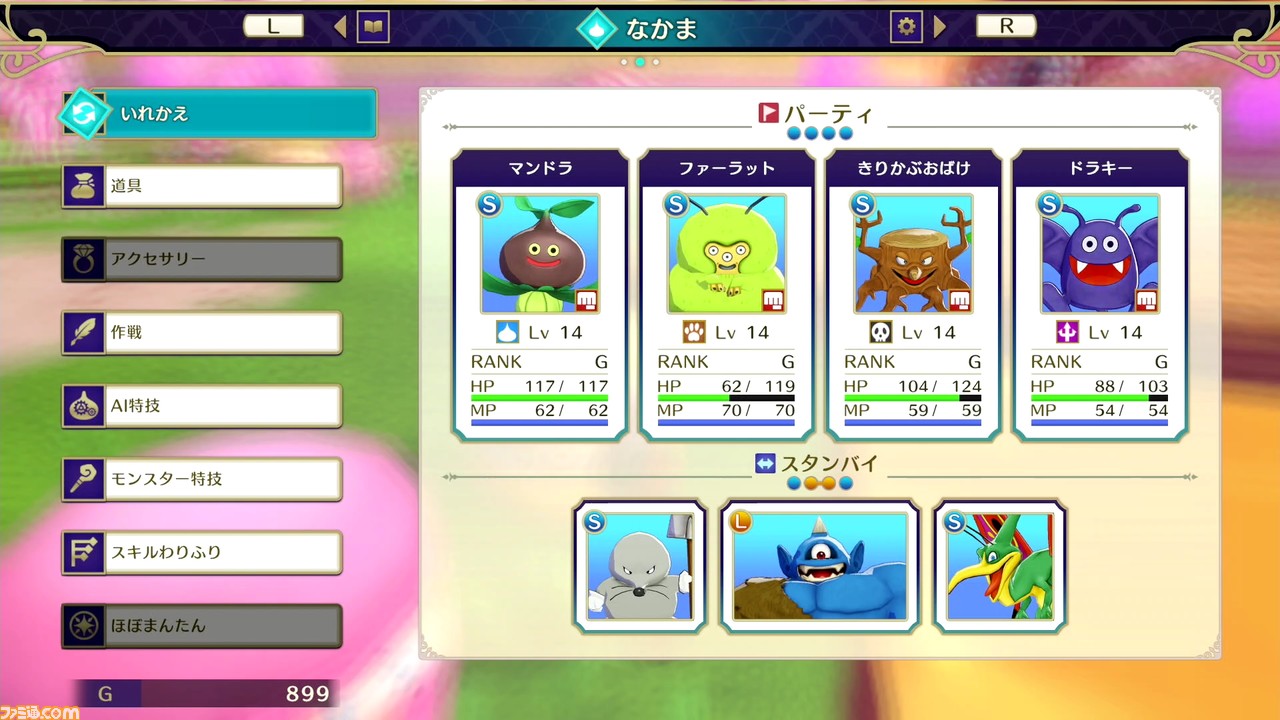Select the ほぼまんたん heal option
Viewport: 1280px width, 720px height.
pos(203,625)
